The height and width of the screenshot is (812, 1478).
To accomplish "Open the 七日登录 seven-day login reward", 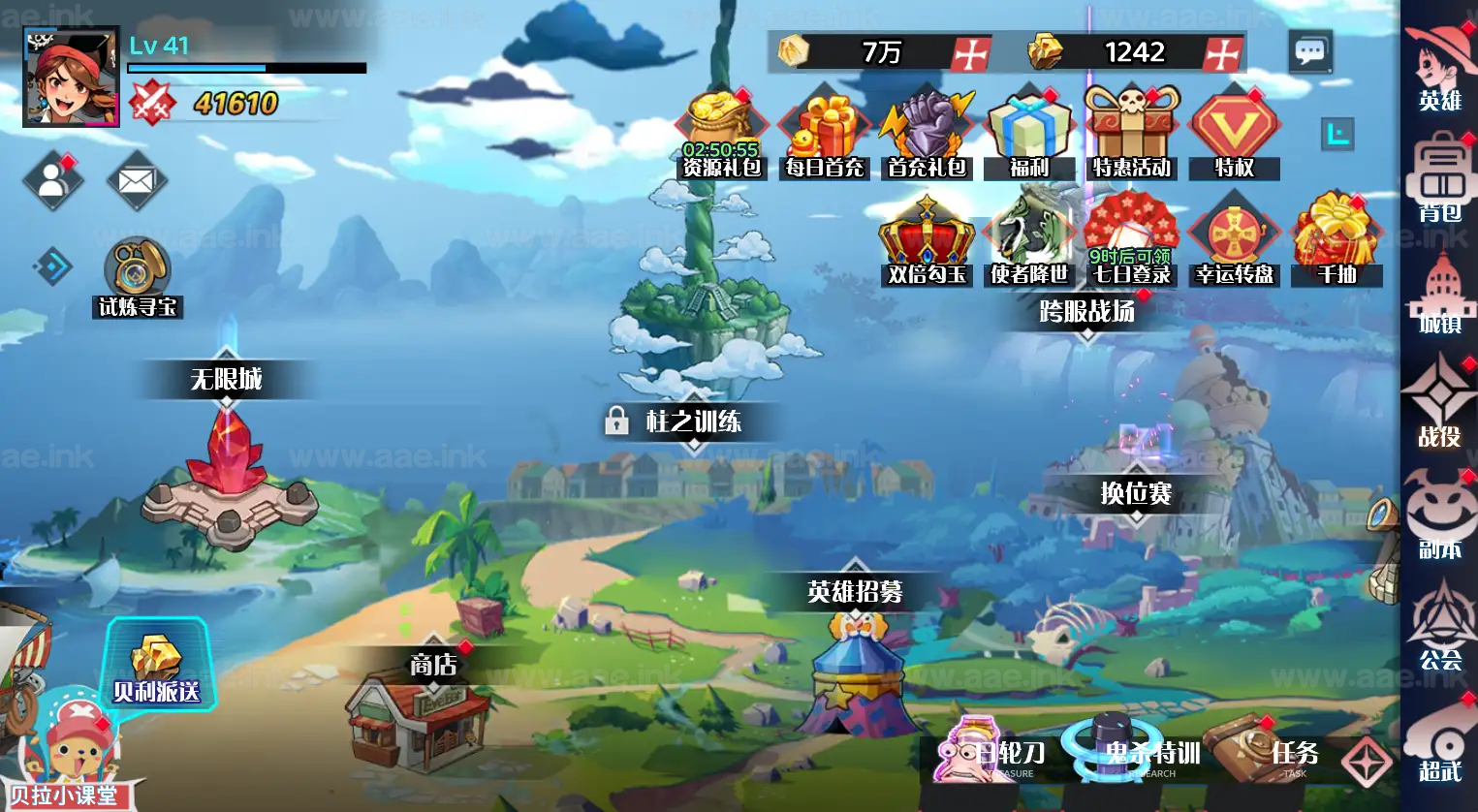I will pyautogui.click(x=1131, y=242).
